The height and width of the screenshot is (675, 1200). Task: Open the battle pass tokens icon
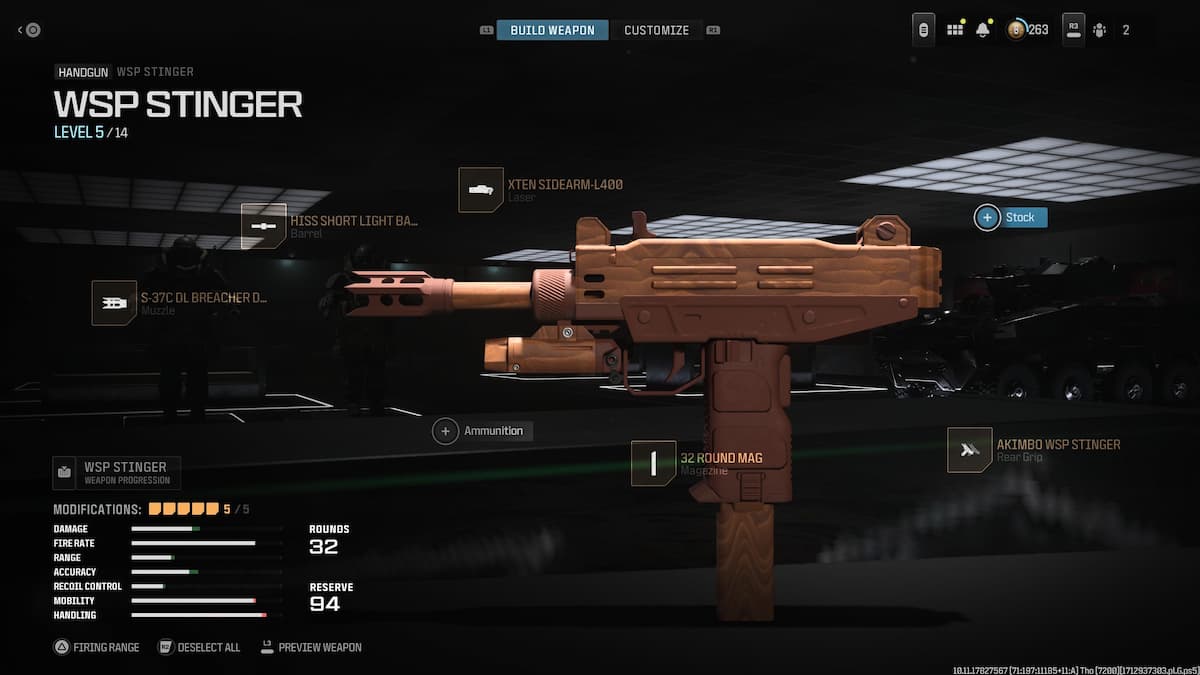coord(1016,30)
